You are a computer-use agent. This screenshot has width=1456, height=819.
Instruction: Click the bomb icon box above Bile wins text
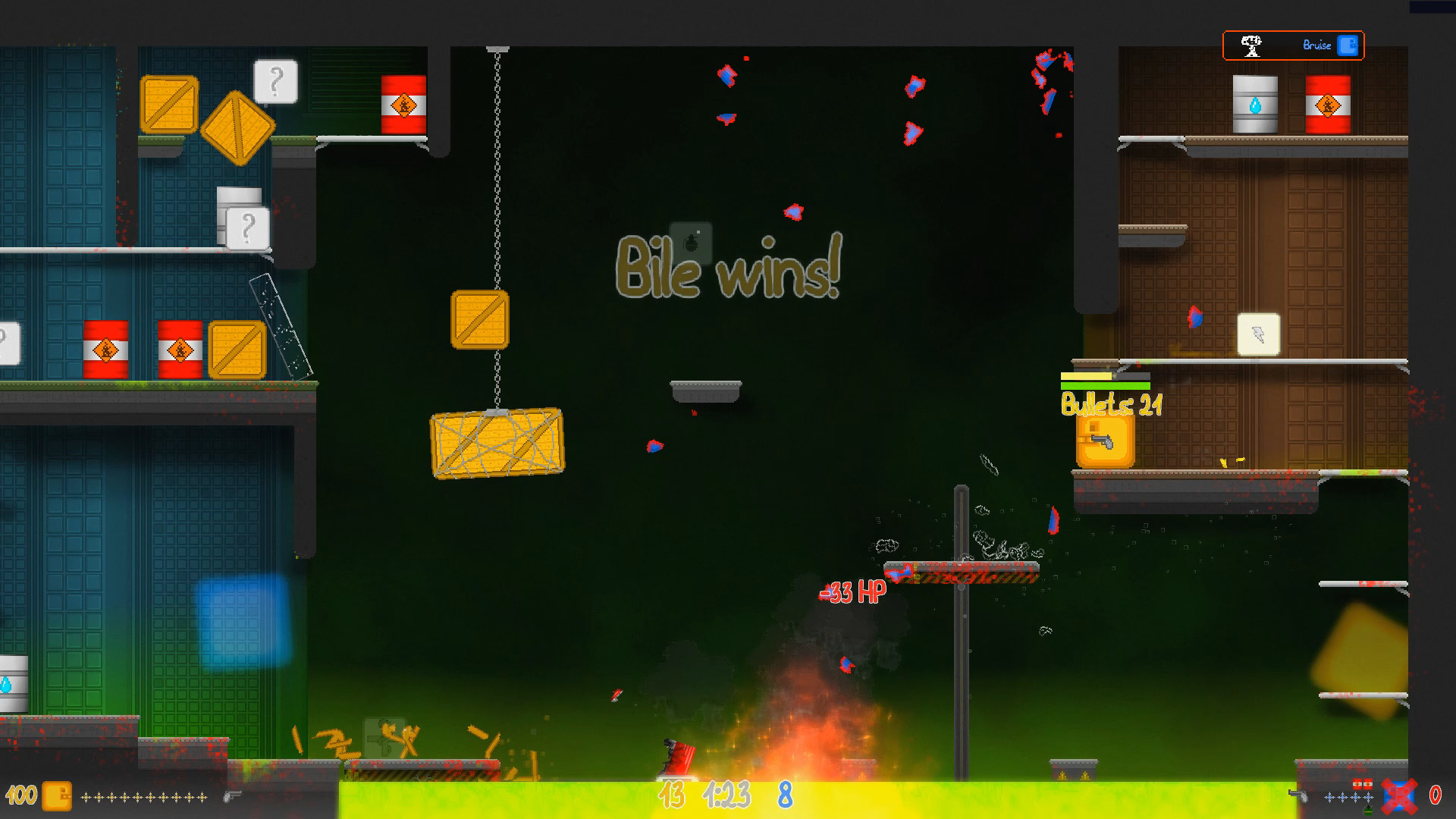click(691, 243)
